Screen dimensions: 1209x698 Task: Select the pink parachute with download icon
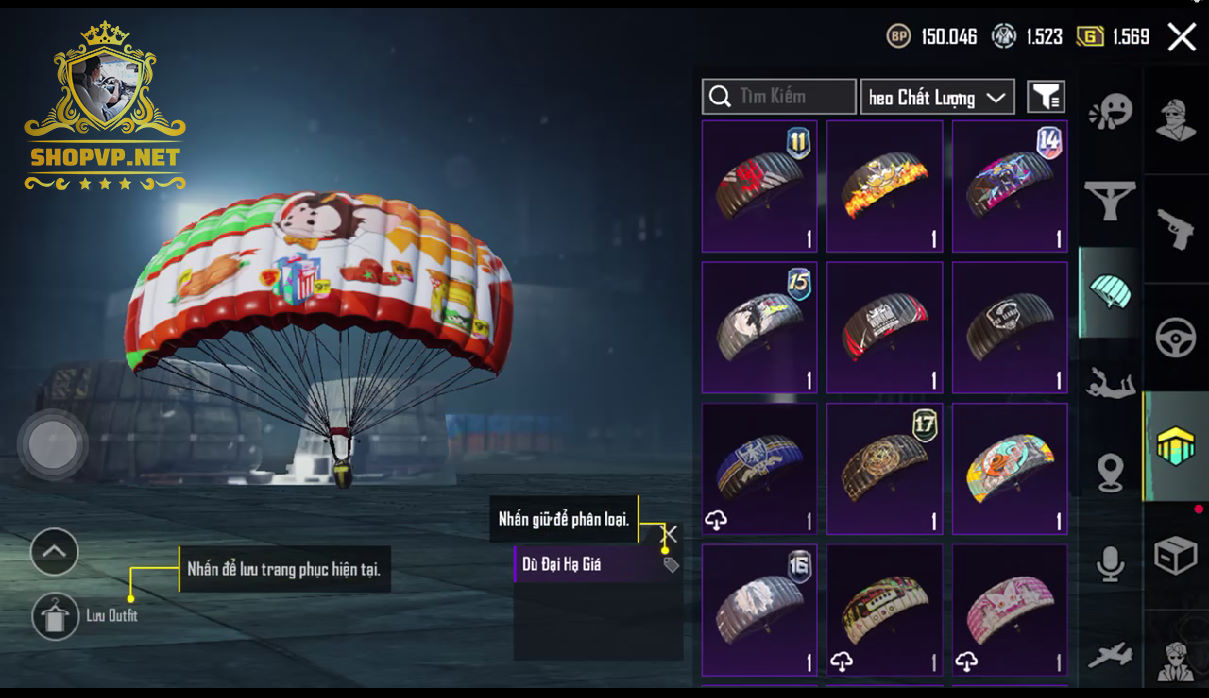tap(1009, 610)
